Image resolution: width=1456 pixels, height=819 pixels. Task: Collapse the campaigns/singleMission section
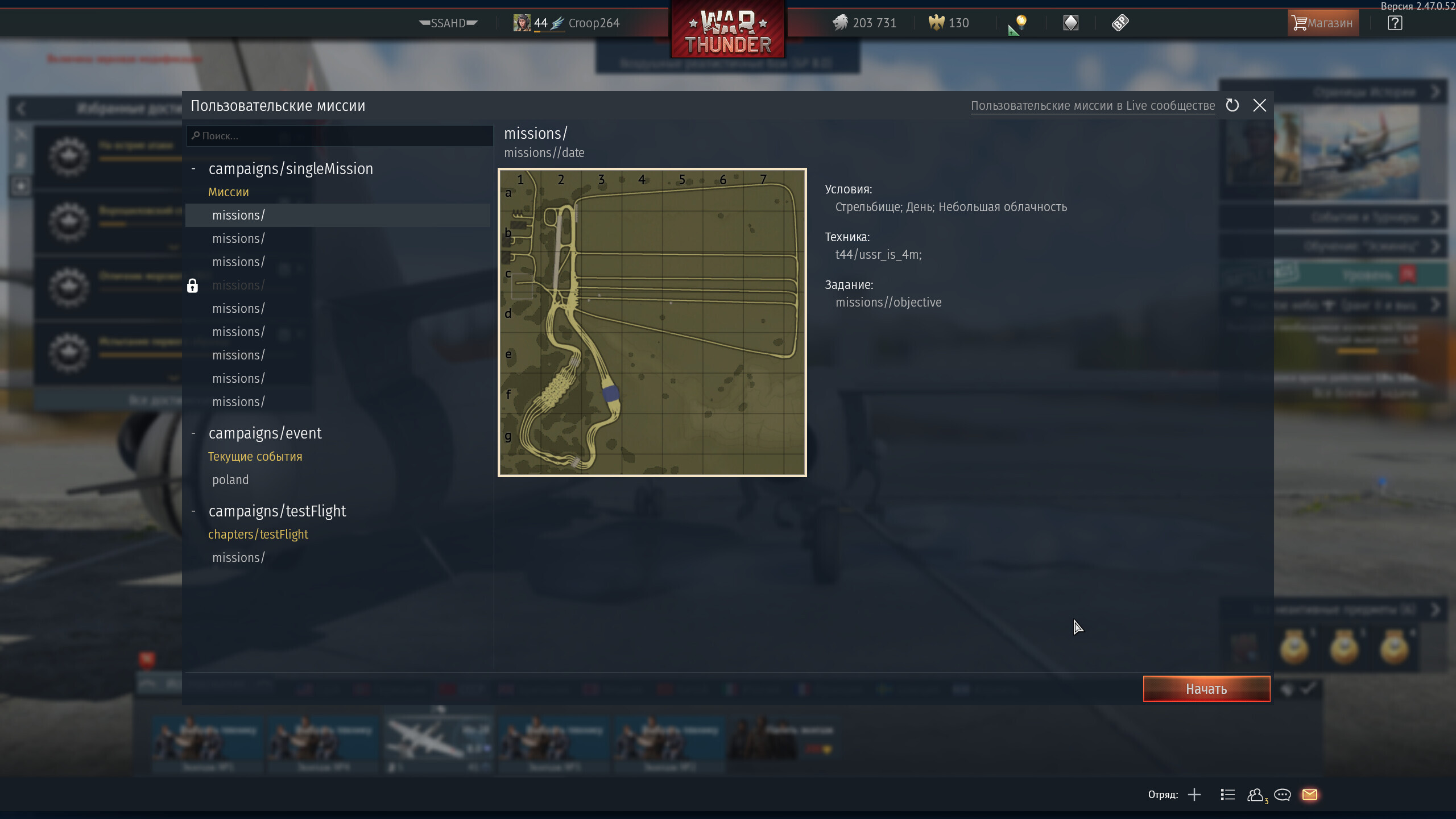pos(193,169)
